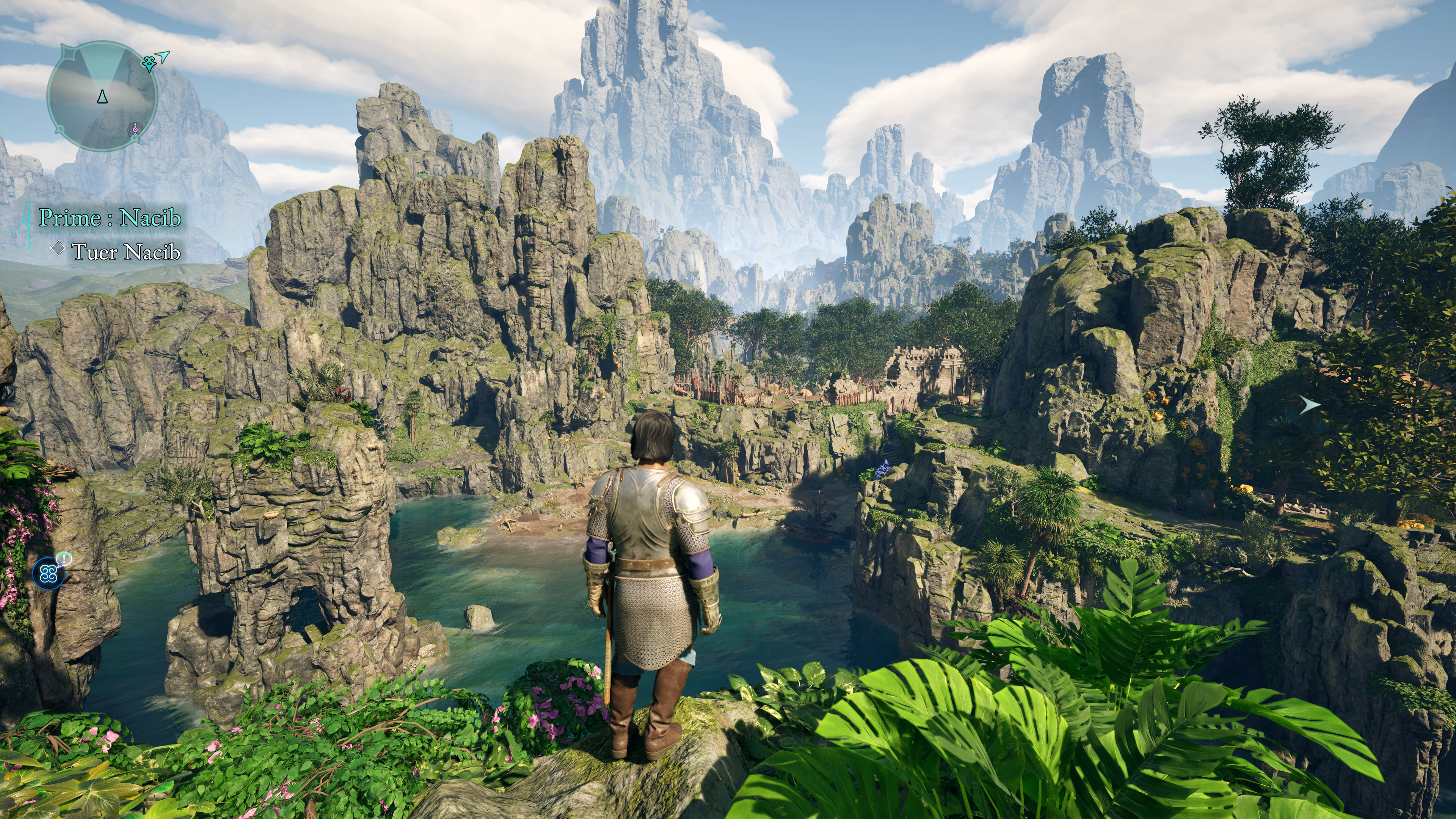The height and width of the screenshot is (819, 1456).
Task: Click the teal quest marker on minimap edge
Action: click(x=149, y=63)
